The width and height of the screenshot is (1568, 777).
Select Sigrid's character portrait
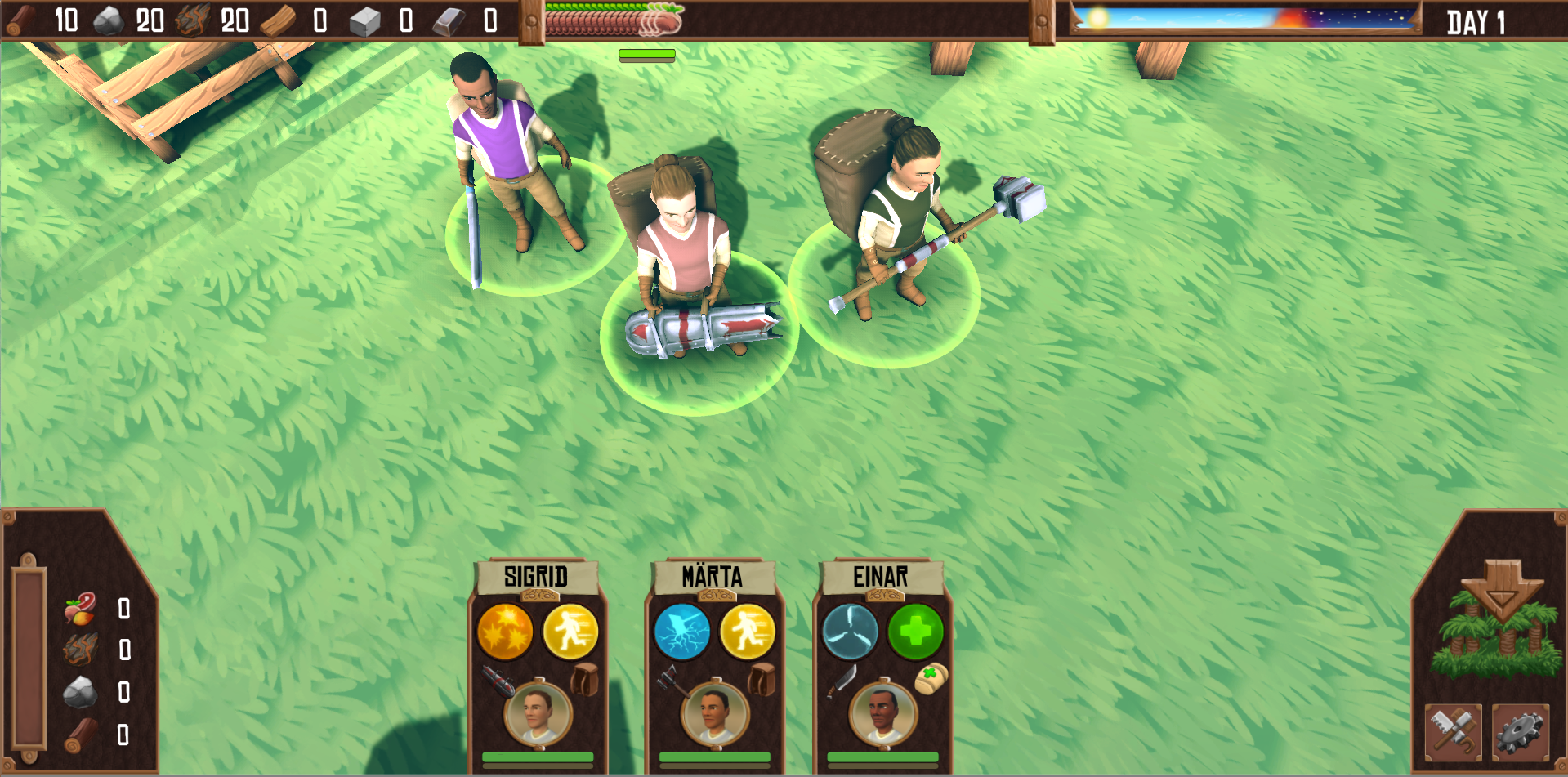tap(538, 714)
